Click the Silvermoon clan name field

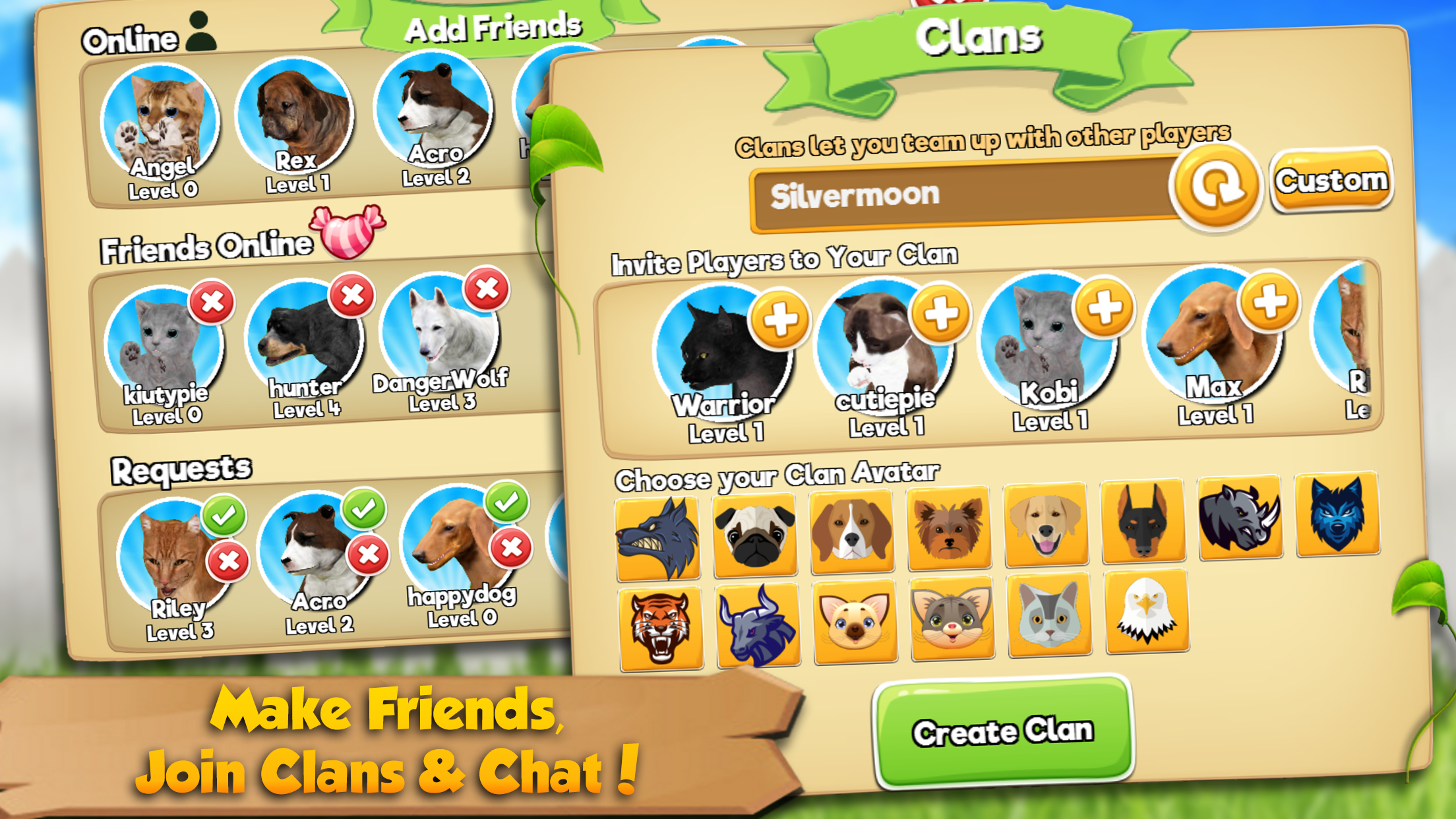click(x=956, y=195)
